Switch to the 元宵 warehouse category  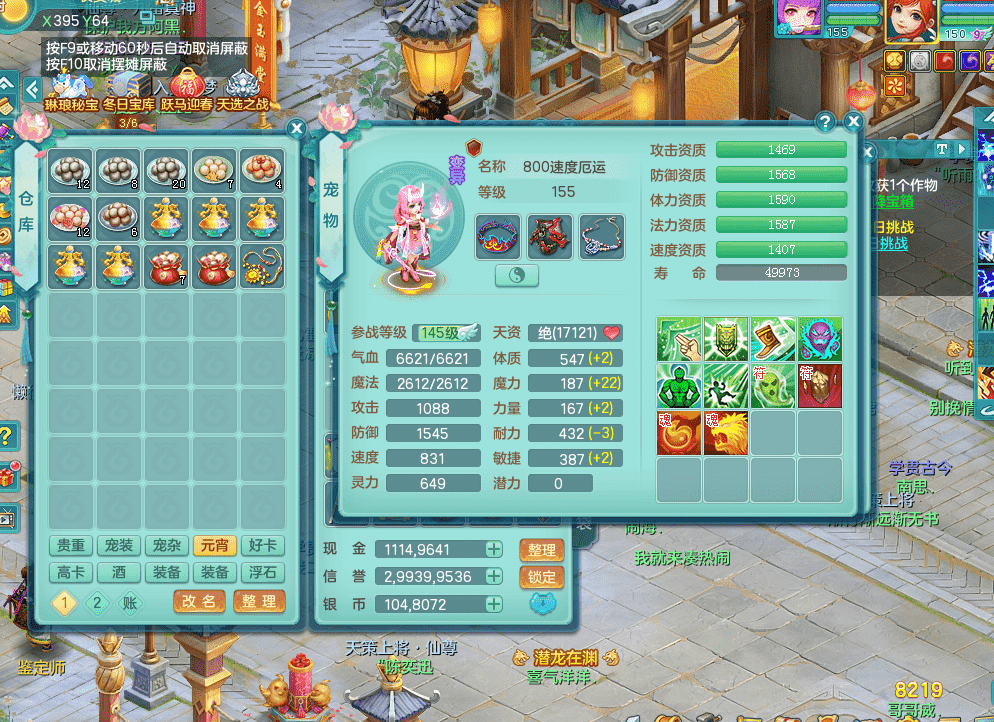215,546
